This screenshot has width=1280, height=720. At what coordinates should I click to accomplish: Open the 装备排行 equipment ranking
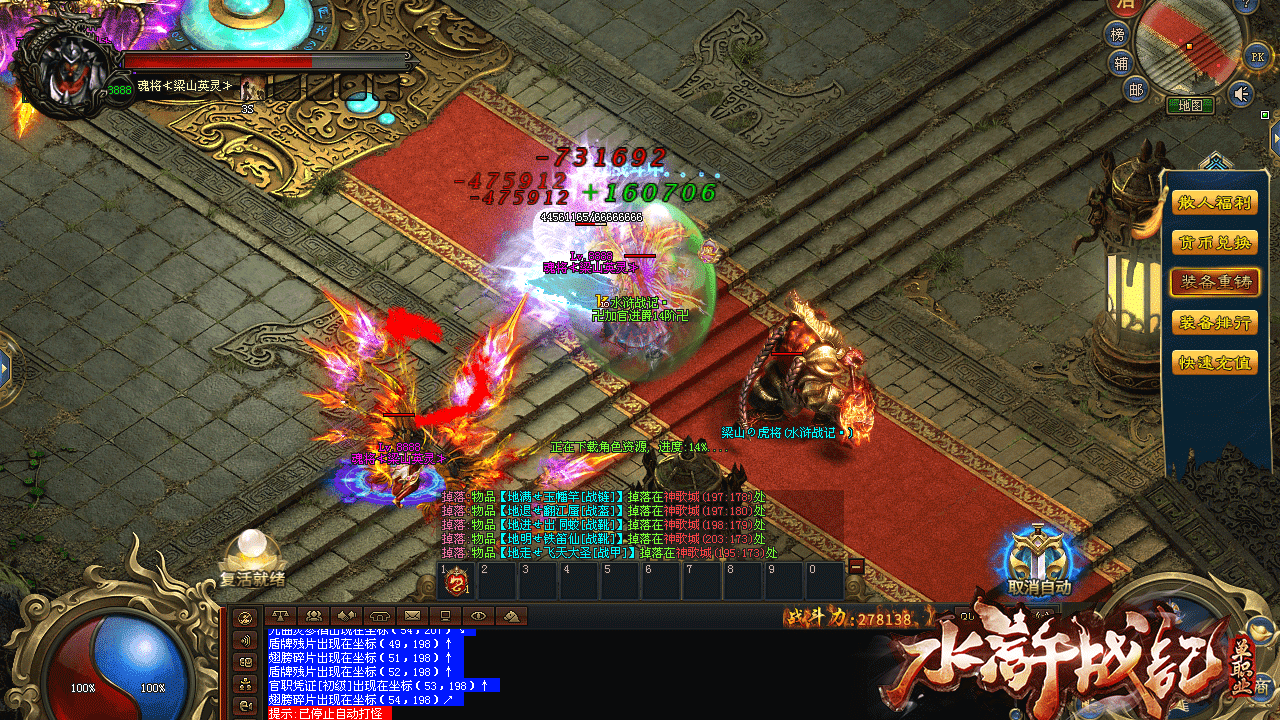pos(1214,322)
